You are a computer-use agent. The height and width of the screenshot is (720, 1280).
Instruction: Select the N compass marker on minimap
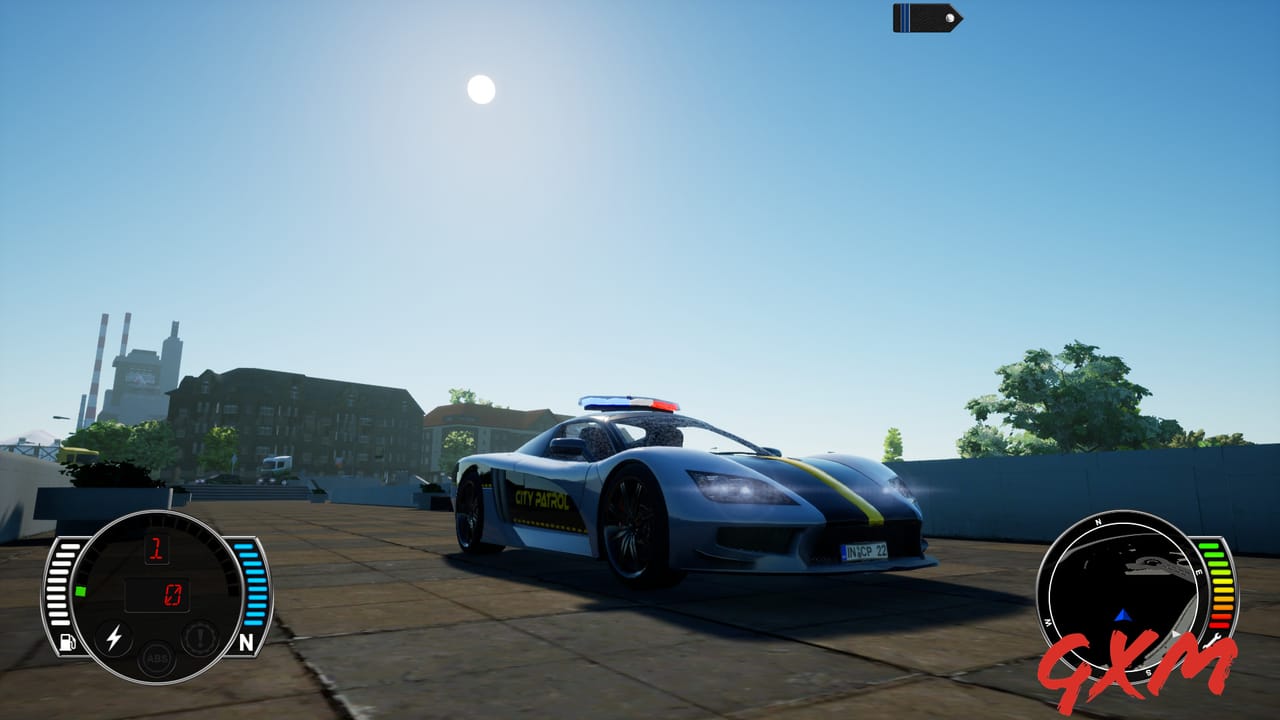(x=1099, y=521)
